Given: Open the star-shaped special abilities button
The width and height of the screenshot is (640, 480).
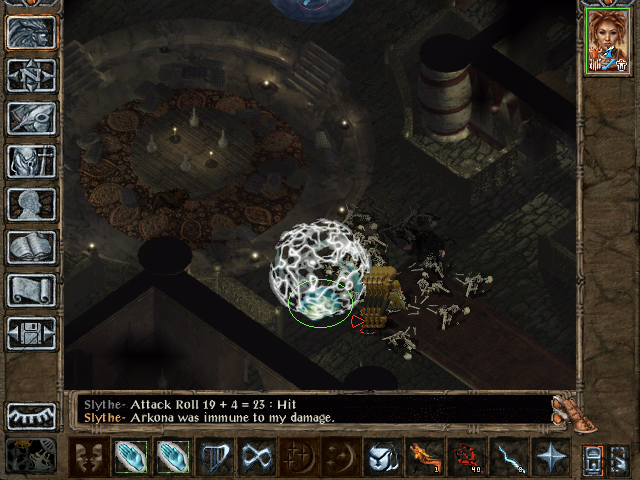Looking at the screenshot, I should pos(550,457).
